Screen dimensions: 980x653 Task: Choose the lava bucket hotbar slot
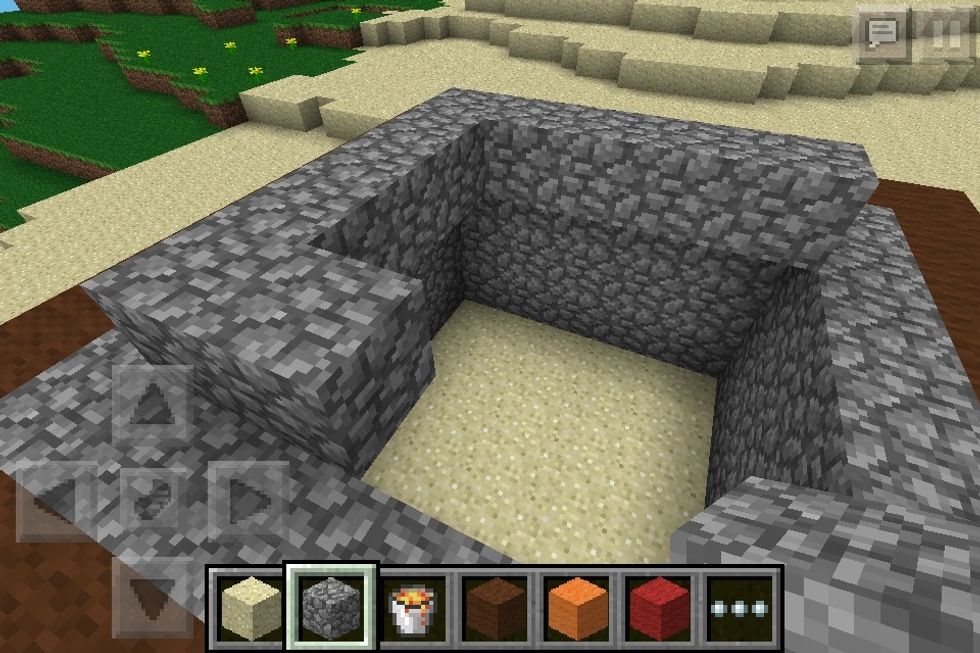click(413, 606)
